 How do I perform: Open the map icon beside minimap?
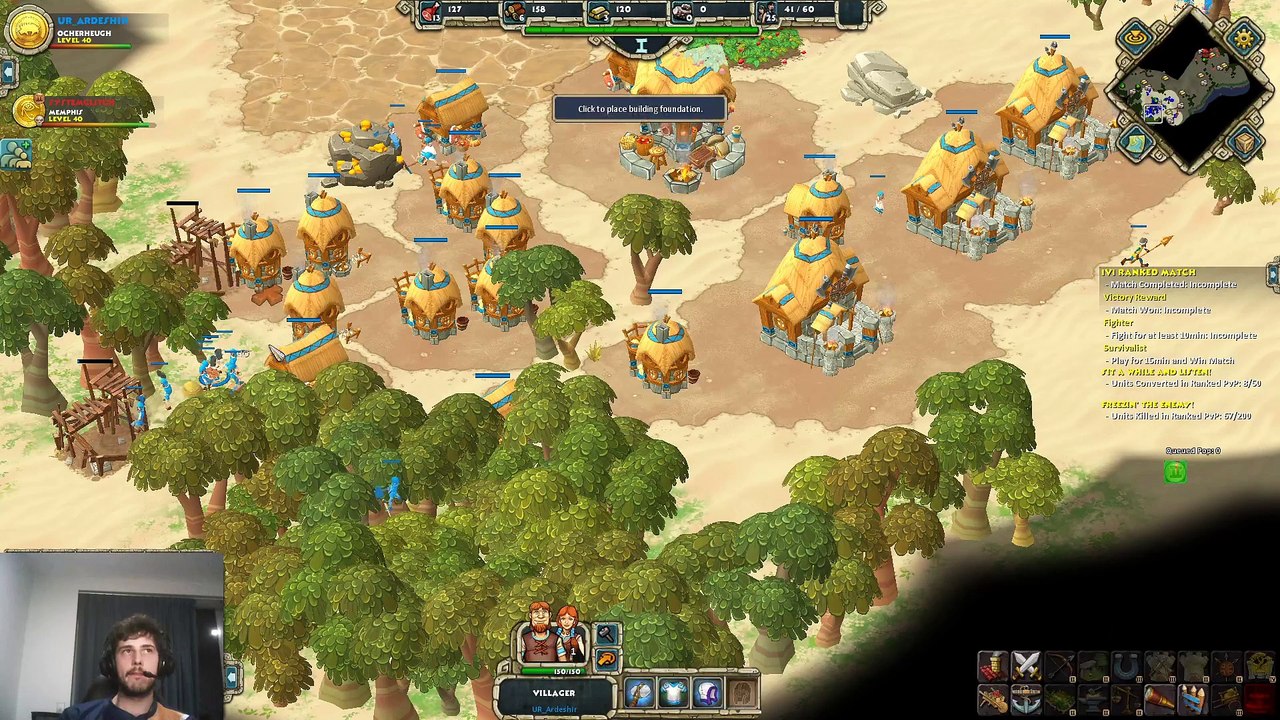(1135, 144)
